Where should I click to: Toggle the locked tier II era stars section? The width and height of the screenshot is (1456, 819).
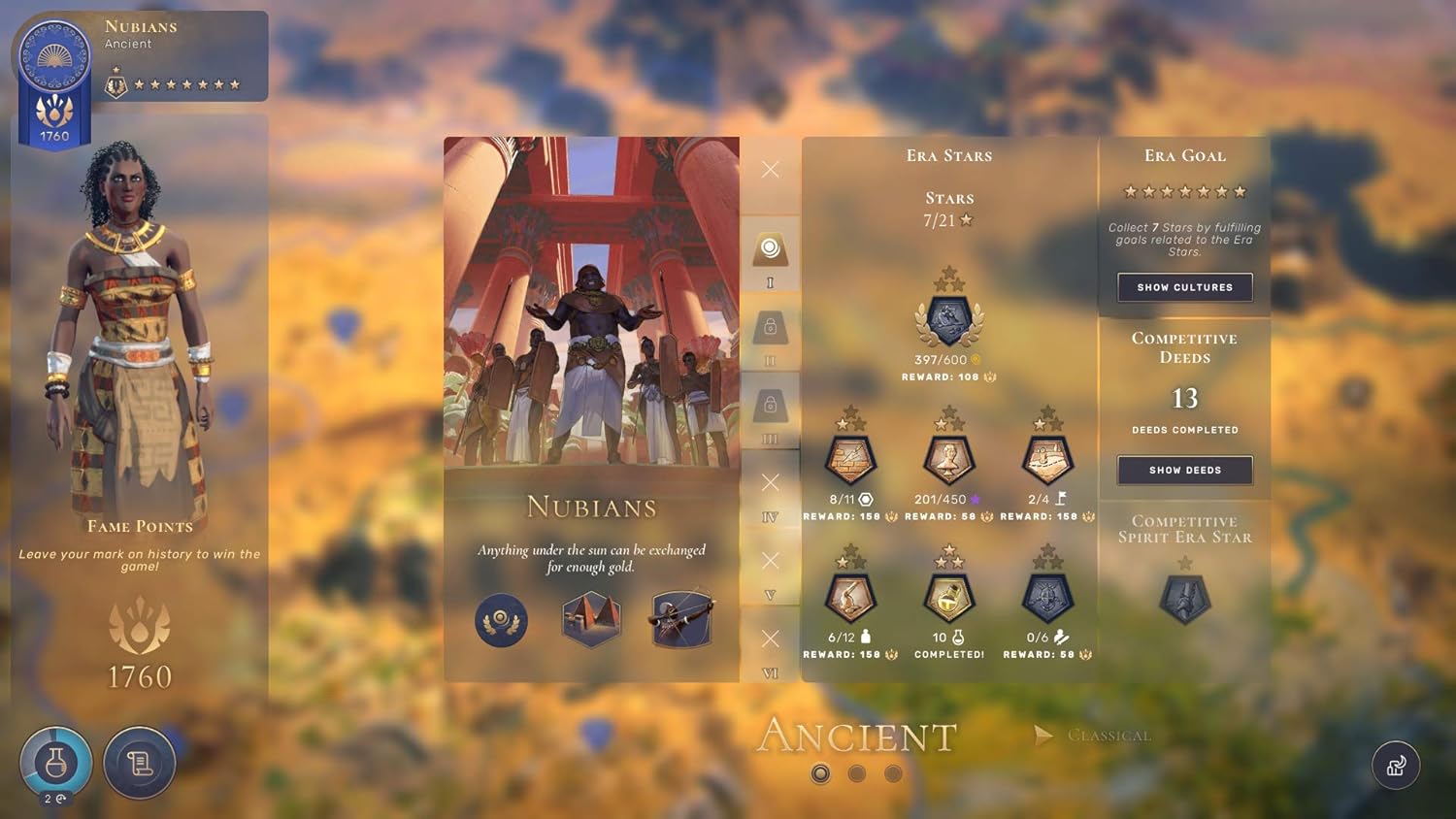pyautogui.click(x=771, y=335)
